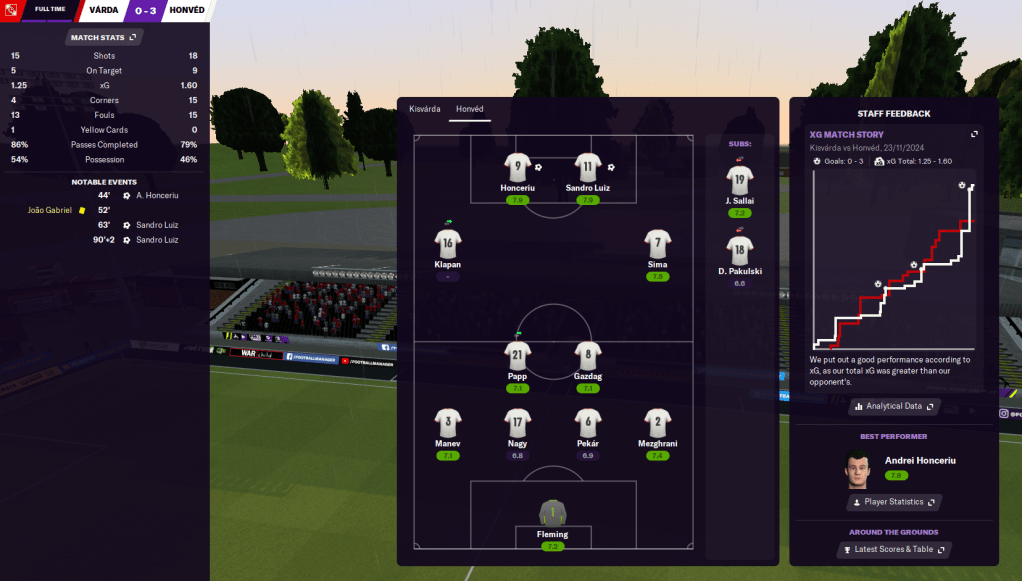Open the Match Stats panel
Image resolution: width=1022 pixels, height=581 pixels.
(x=104, y=37)
